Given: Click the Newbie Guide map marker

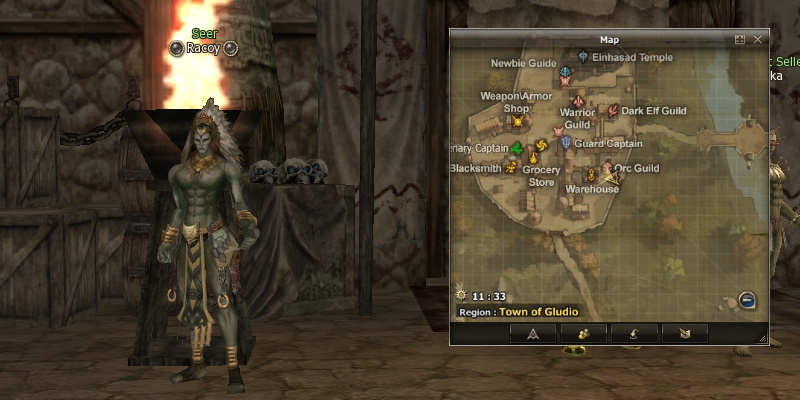Looking at the screenshot, I should pyautogui.click(x=566, y=73).
